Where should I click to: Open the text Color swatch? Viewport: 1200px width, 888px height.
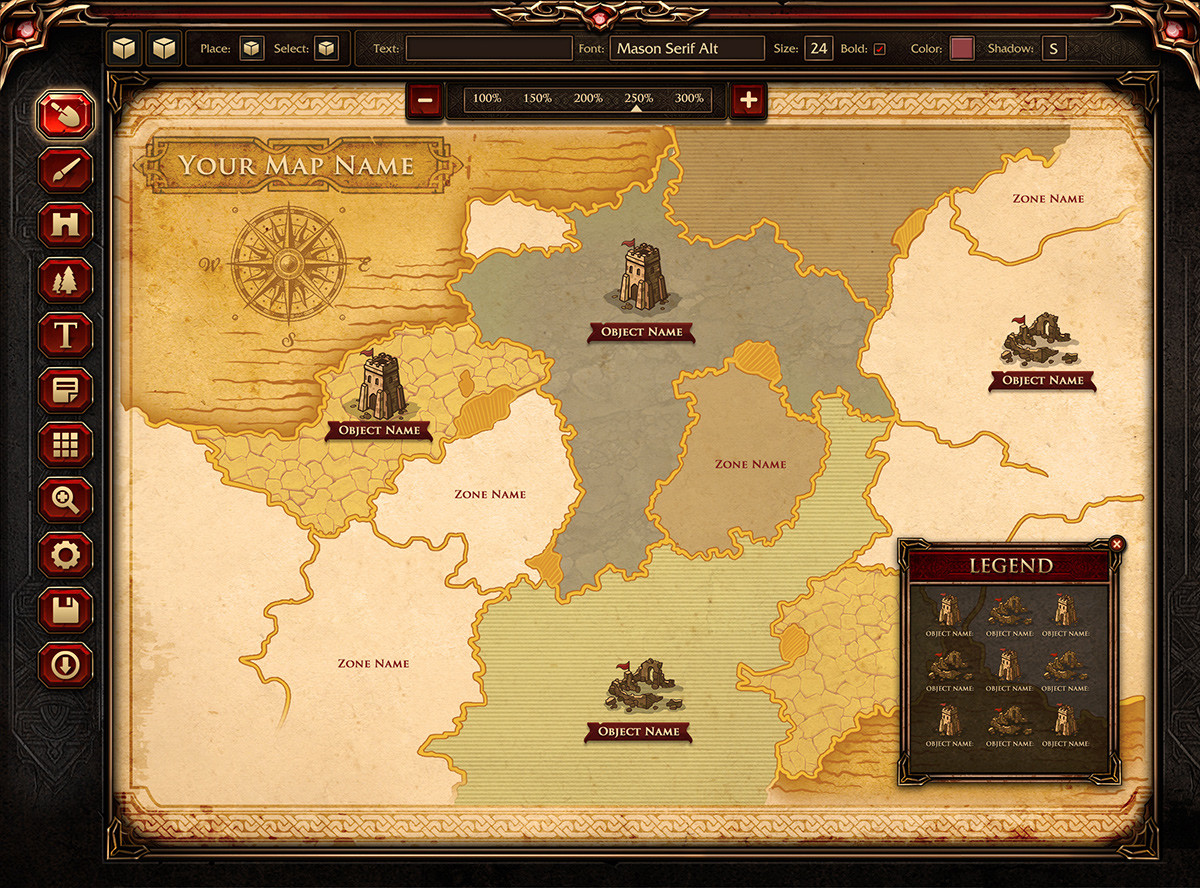click(x=962, y=48)
